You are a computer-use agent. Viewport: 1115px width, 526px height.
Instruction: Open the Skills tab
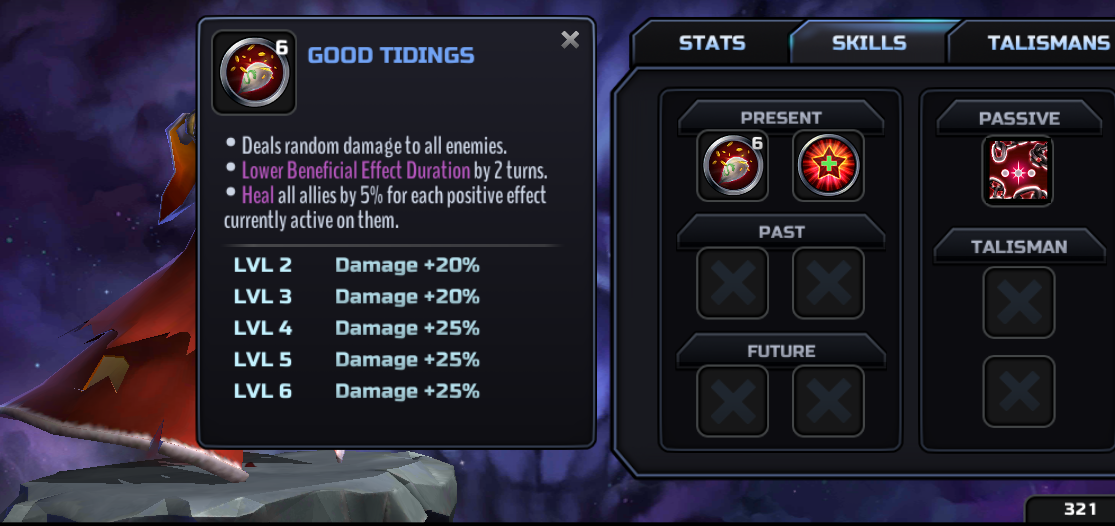(x=868, y=43)
